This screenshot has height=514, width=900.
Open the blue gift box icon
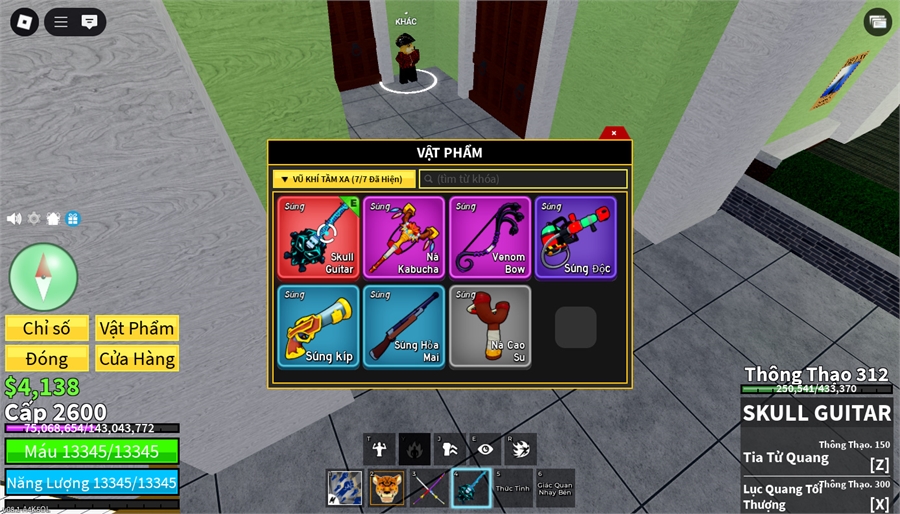[x=72, y=218]
